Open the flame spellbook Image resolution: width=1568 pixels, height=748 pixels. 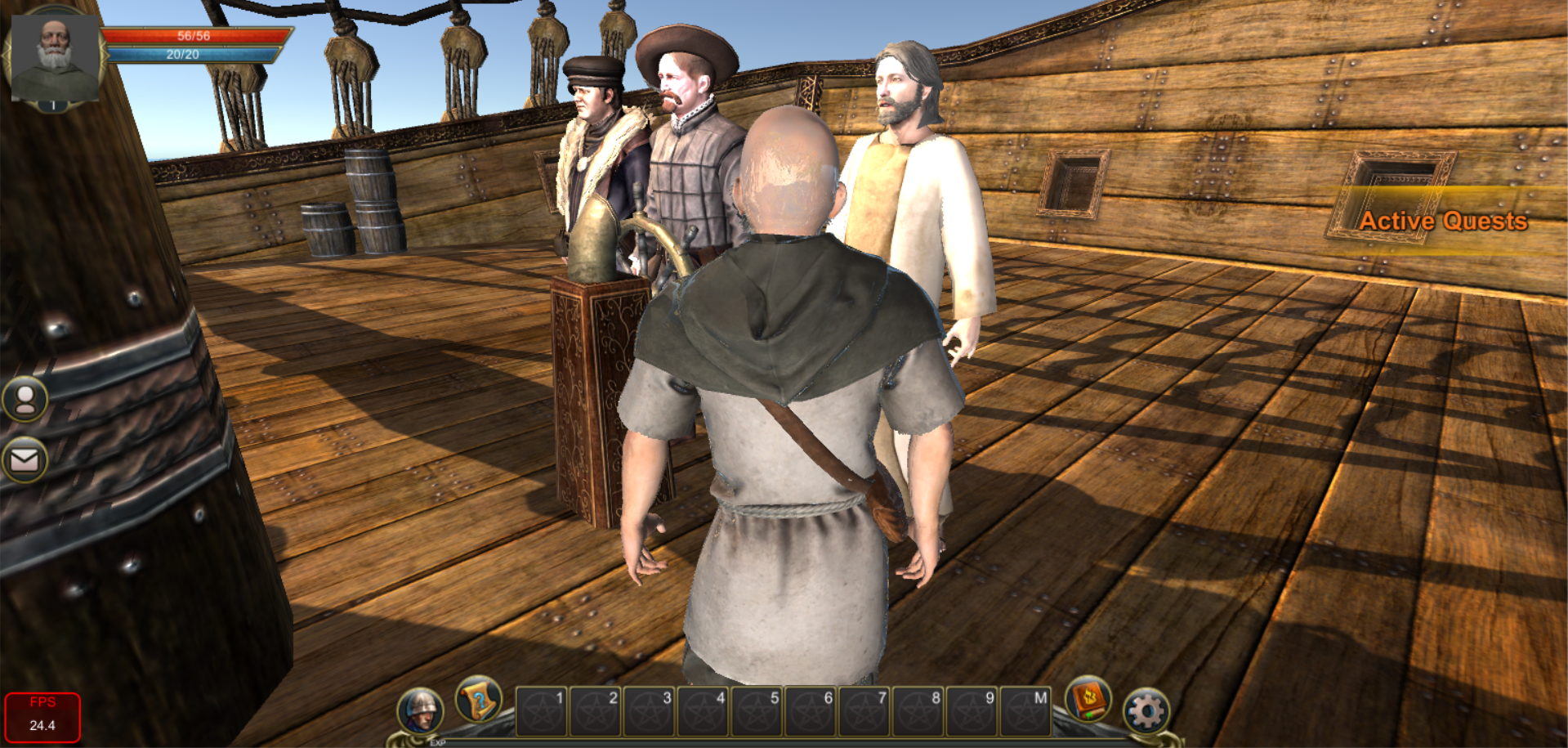pos(1088,700)
